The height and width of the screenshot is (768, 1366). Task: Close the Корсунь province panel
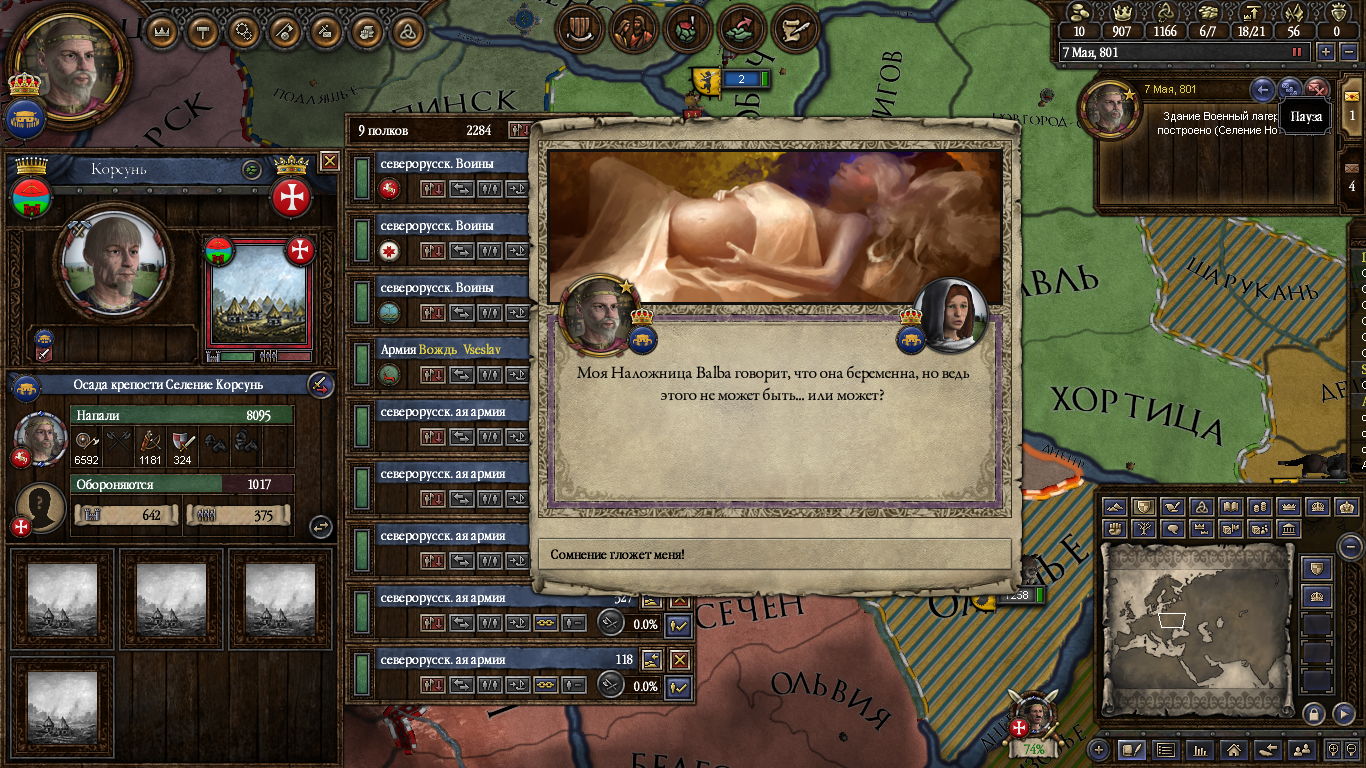pyautogui.click(x=330, y=161)
